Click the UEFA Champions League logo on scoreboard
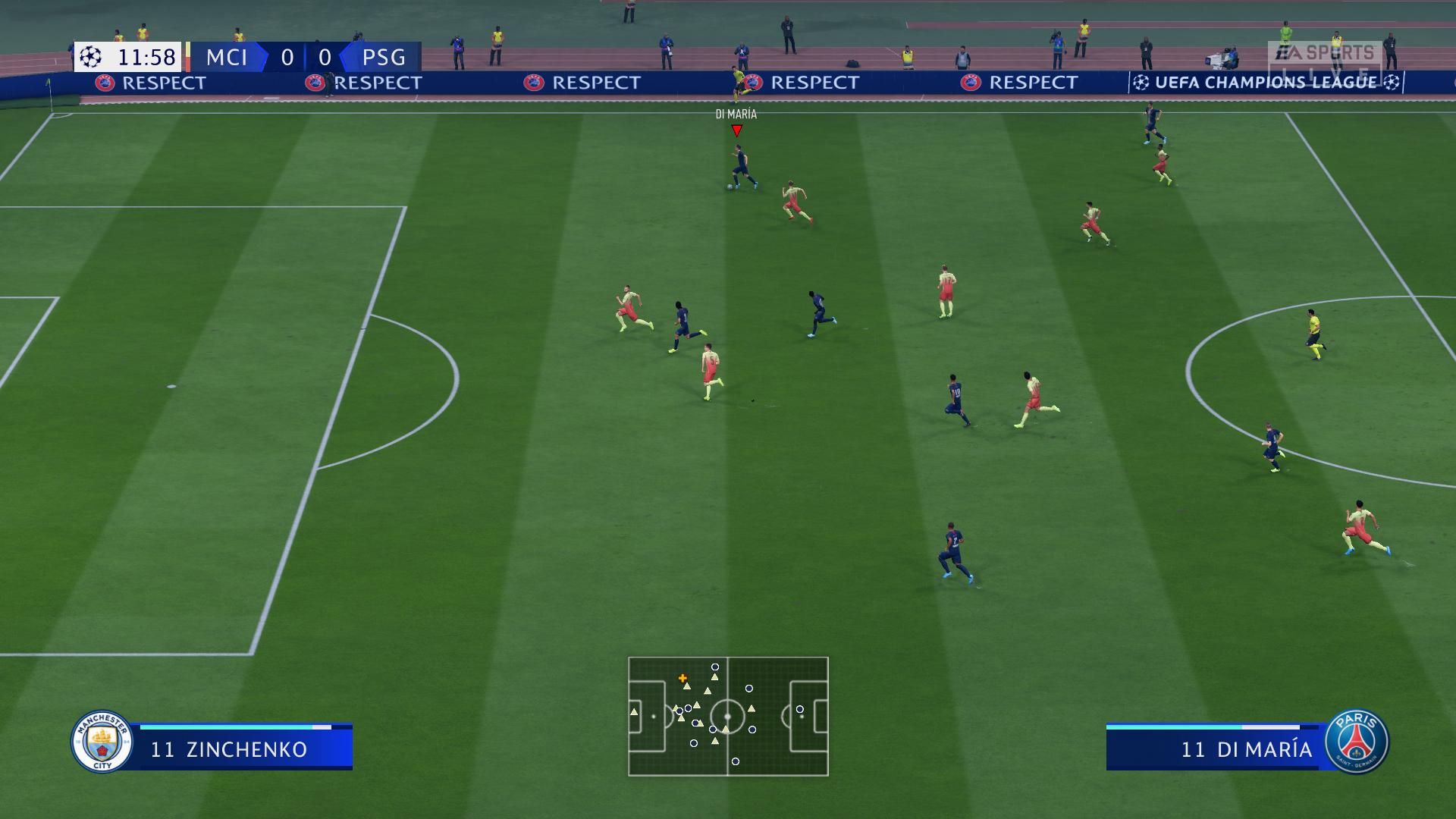The image size is (1456, 819). click(x=90, y=57)
